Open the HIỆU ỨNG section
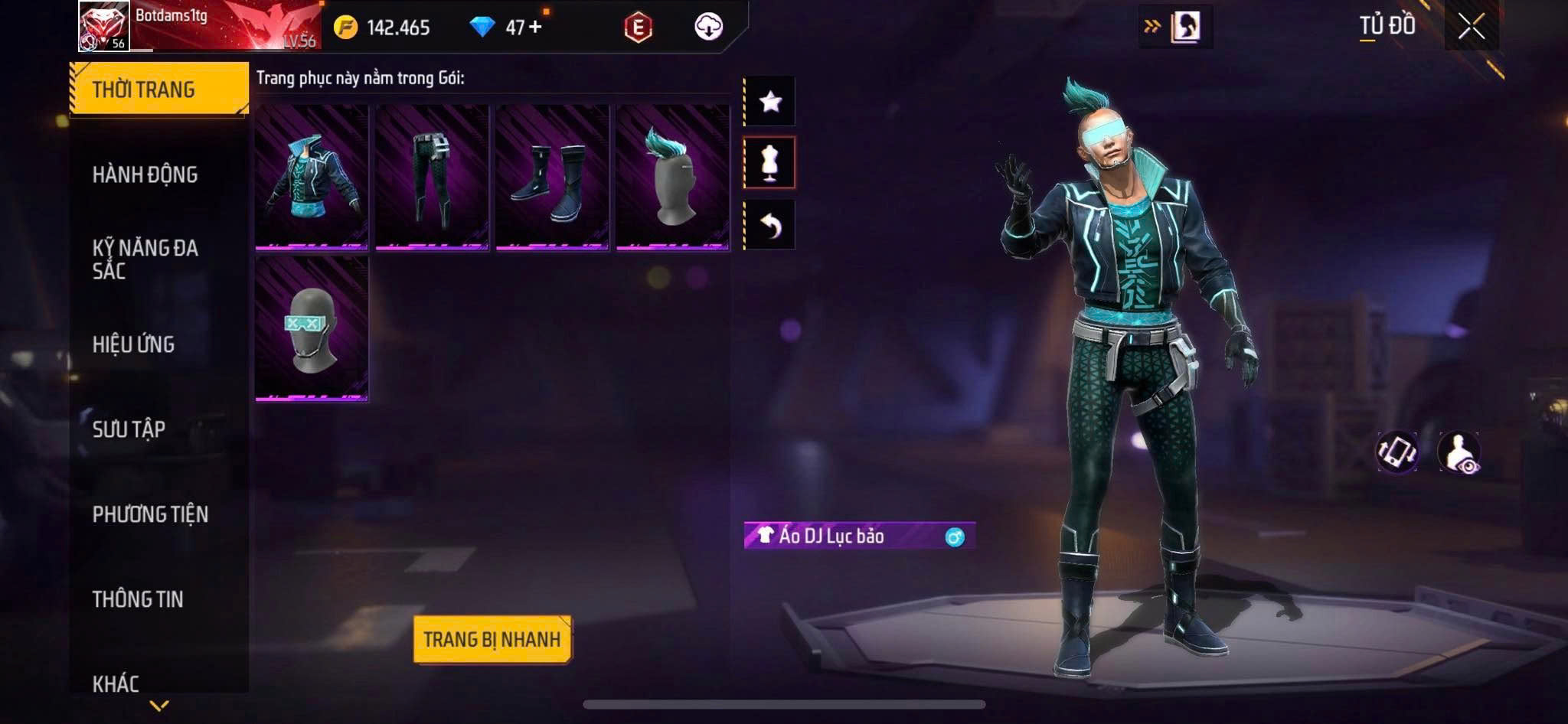The image size is (1568, 724). pyautogui.click(x=134, y=344)
